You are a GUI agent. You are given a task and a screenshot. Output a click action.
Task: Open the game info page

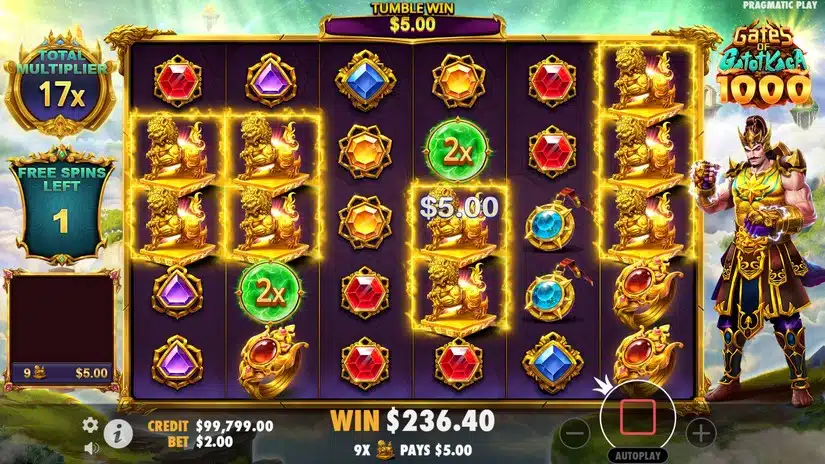click(117, 433)
